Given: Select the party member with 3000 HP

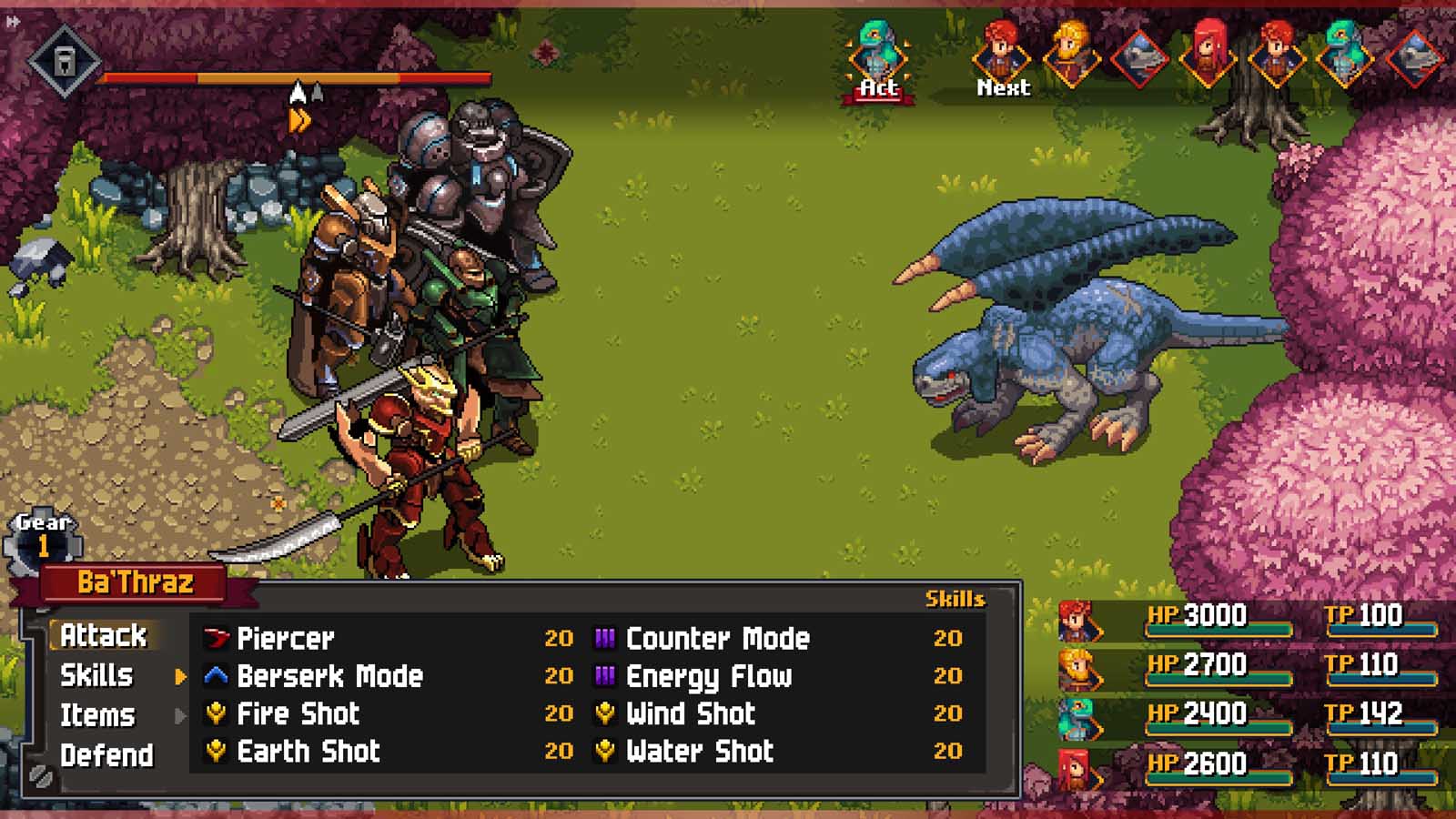Looking at the screenshot, I should point(1247,617).
